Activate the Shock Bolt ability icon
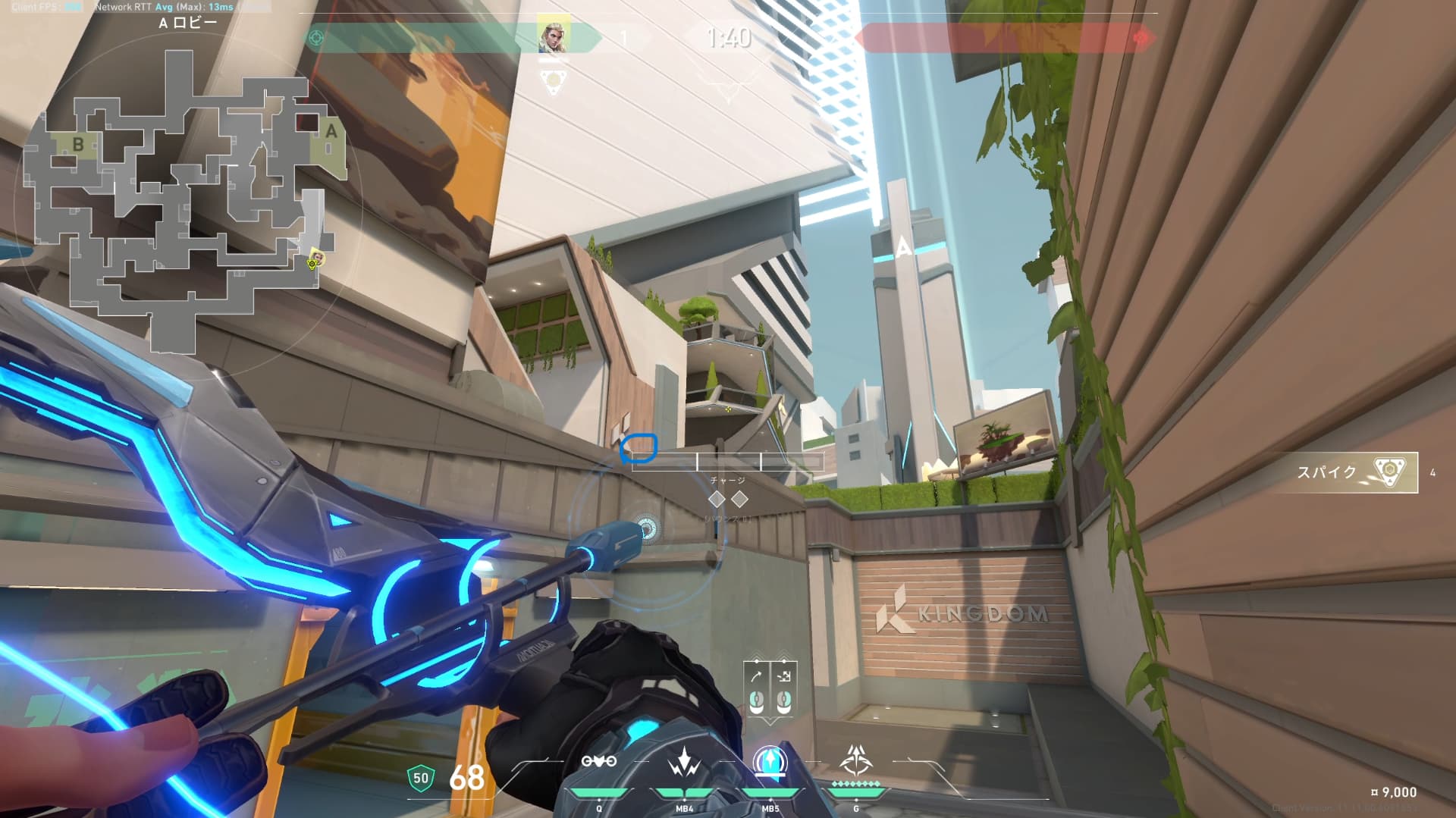Viewport: 1456px width, 818px height. [x=684, y=763]
